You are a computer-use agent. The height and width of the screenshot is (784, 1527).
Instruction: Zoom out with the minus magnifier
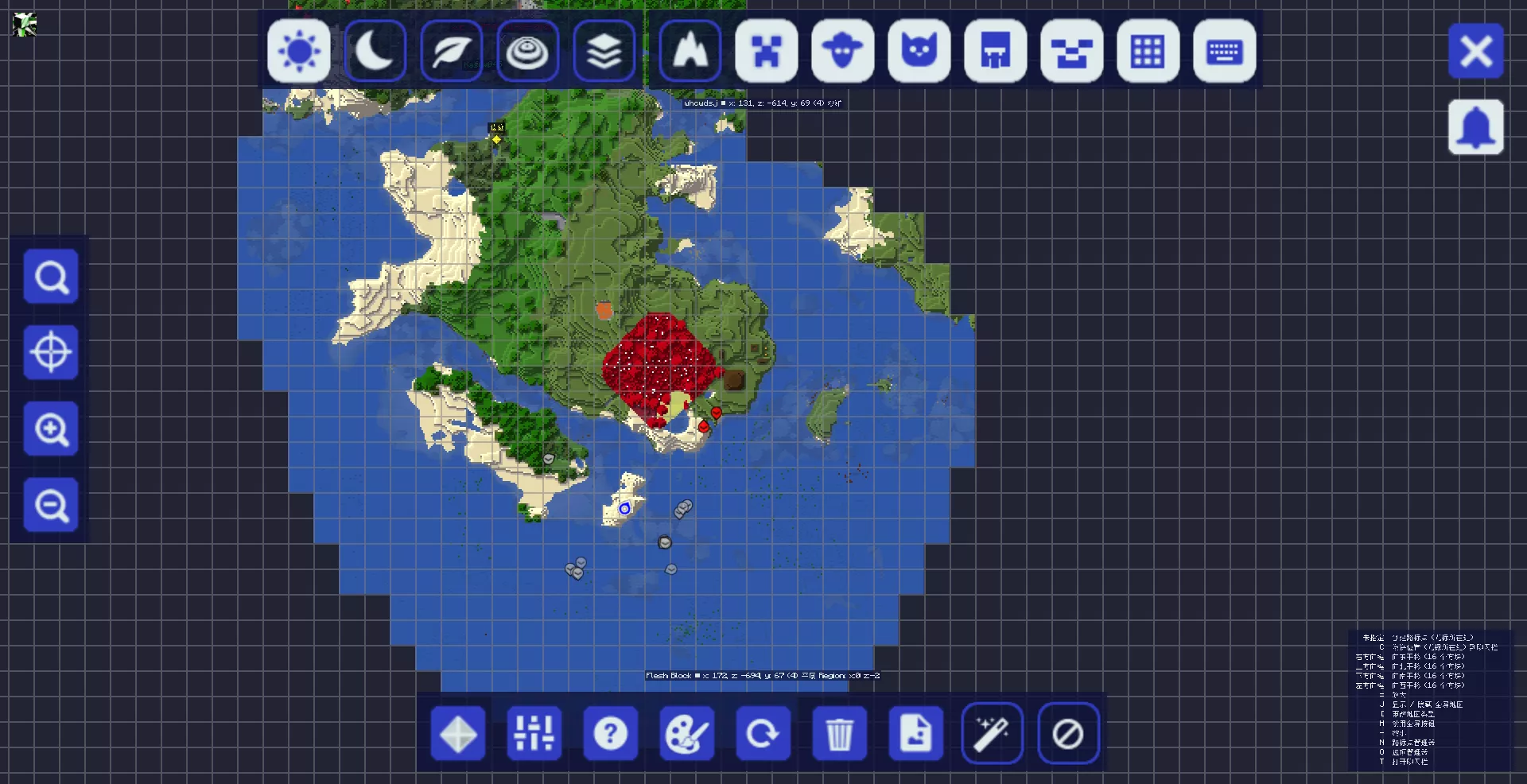51,505
